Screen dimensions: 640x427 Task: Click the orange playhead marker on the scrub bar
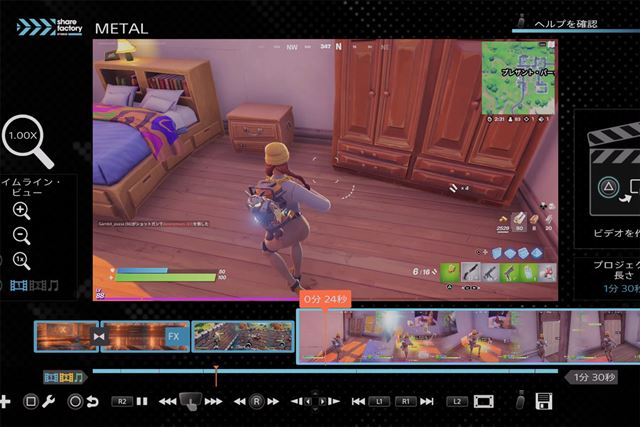click(x=215, y=373)
